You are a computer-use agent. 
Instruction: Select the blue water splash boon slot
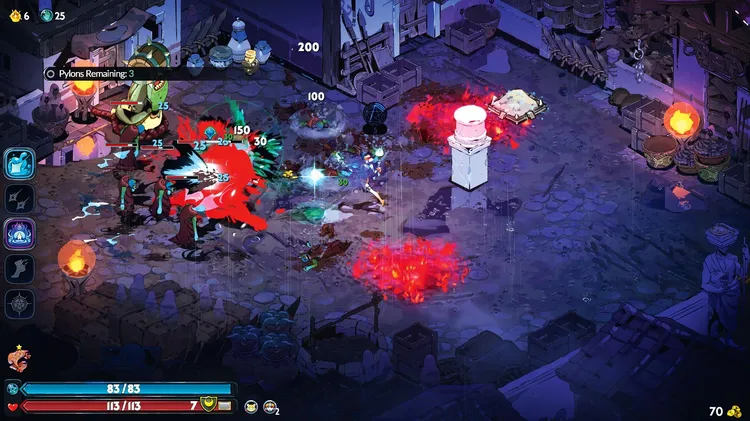click(x=20, y=163)
